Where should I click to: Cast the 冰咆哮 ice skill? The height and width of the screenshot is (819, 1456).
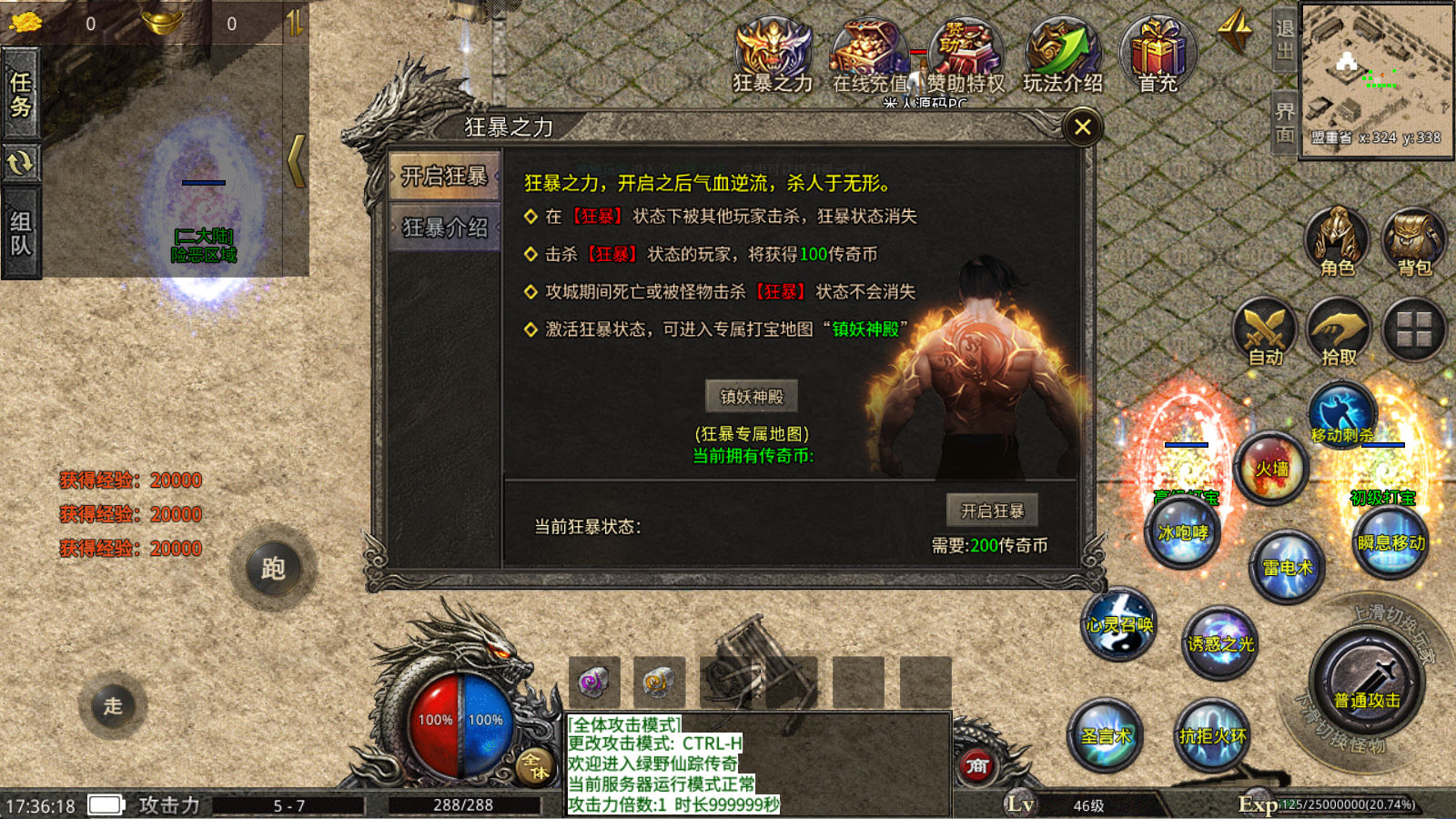click(1183, 532)
